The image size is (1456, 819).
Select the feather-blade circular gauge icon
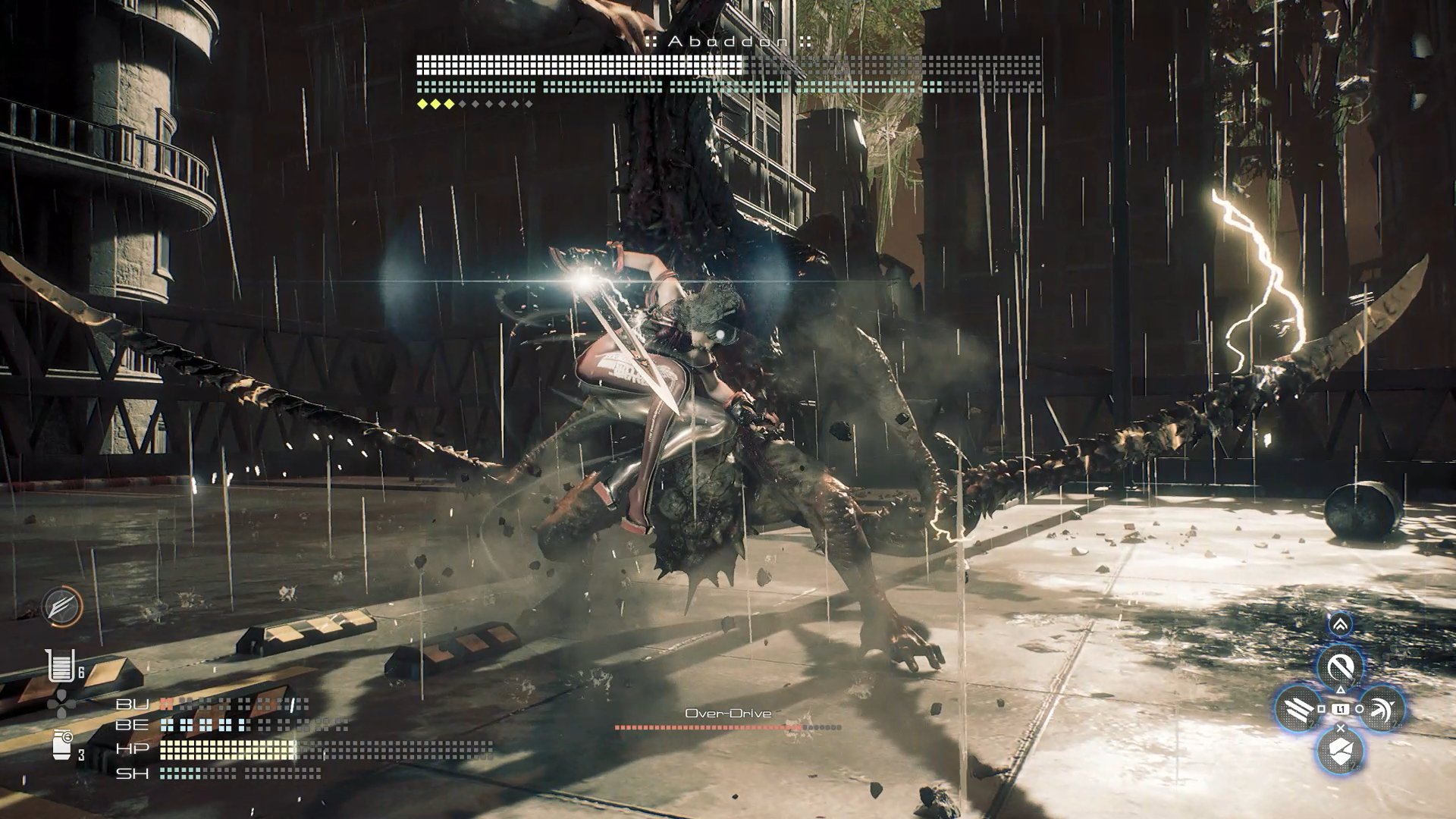tap(62, 607)
